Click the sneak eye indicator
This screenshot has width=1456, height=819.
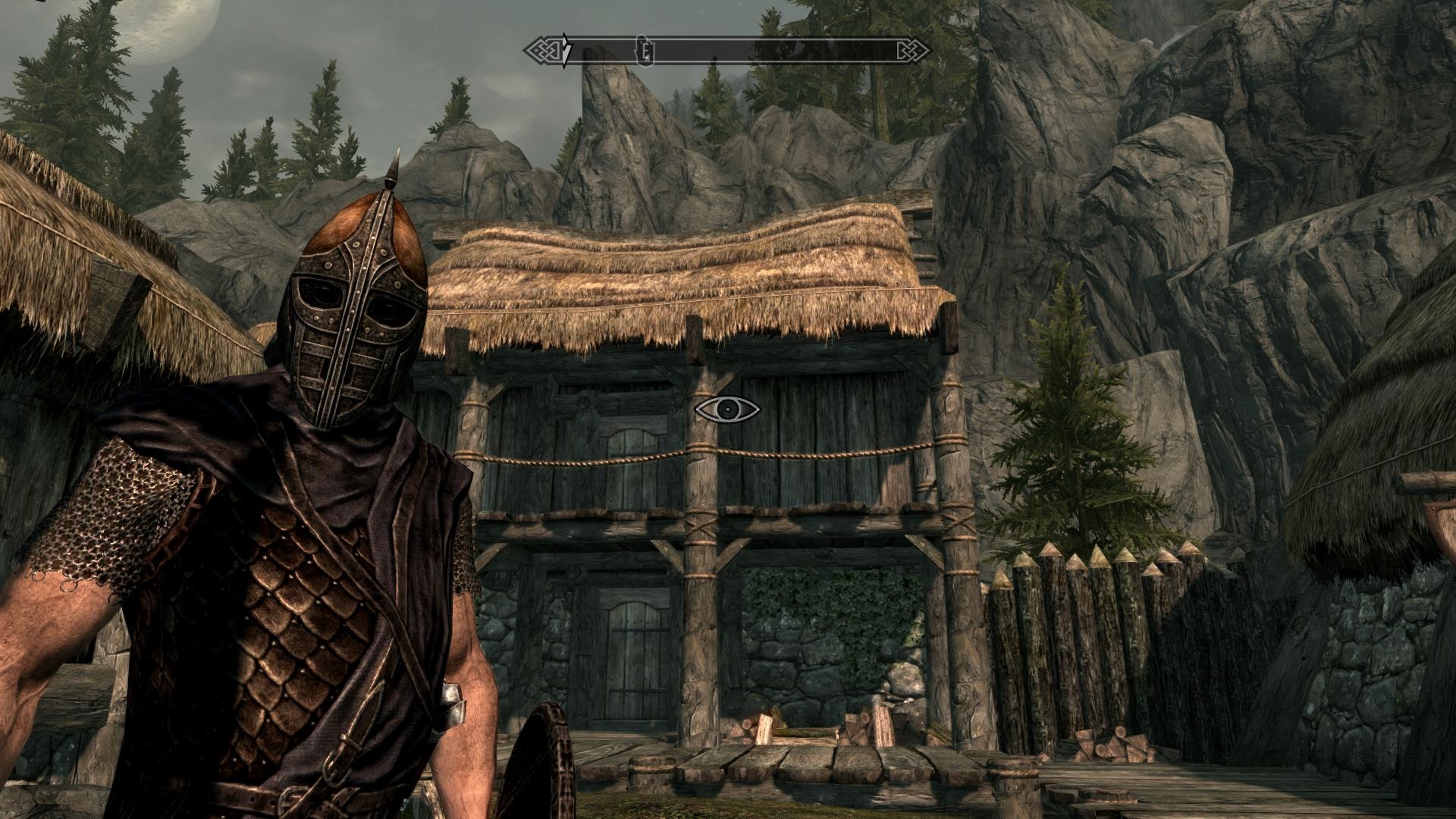pos(727,409)
